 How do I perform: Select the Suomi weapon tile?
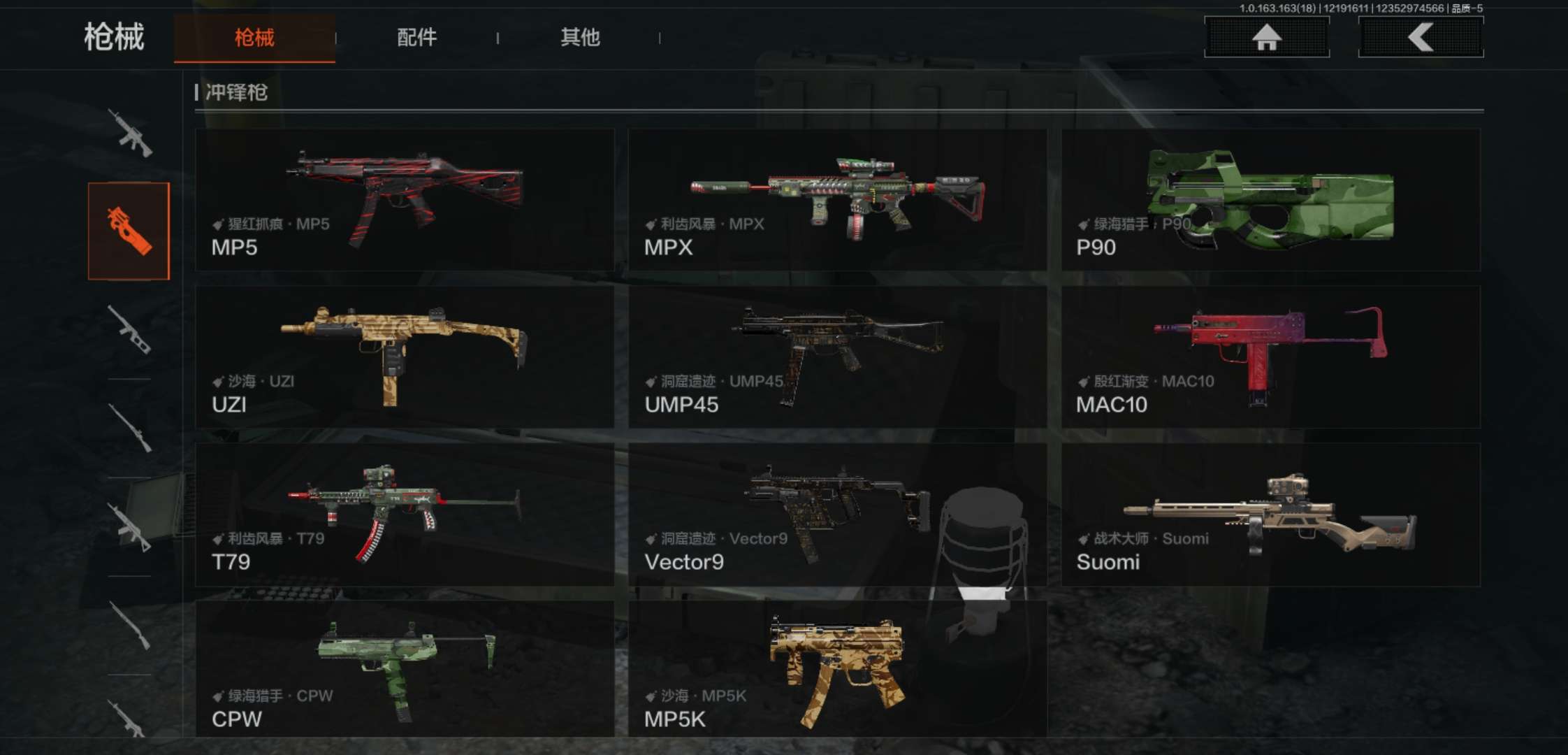tap(1270, 515)
